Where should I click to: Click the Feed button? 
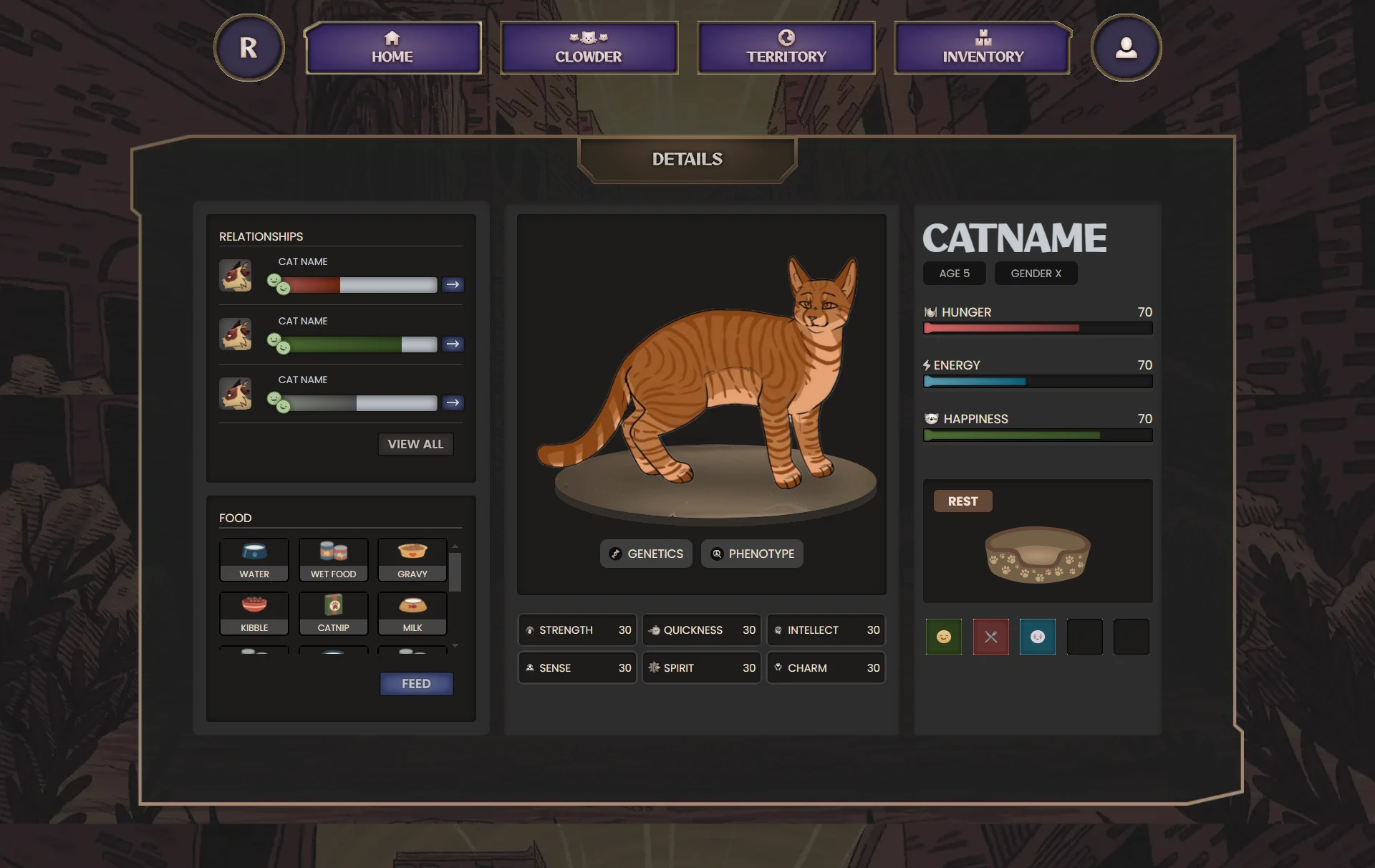416,683
